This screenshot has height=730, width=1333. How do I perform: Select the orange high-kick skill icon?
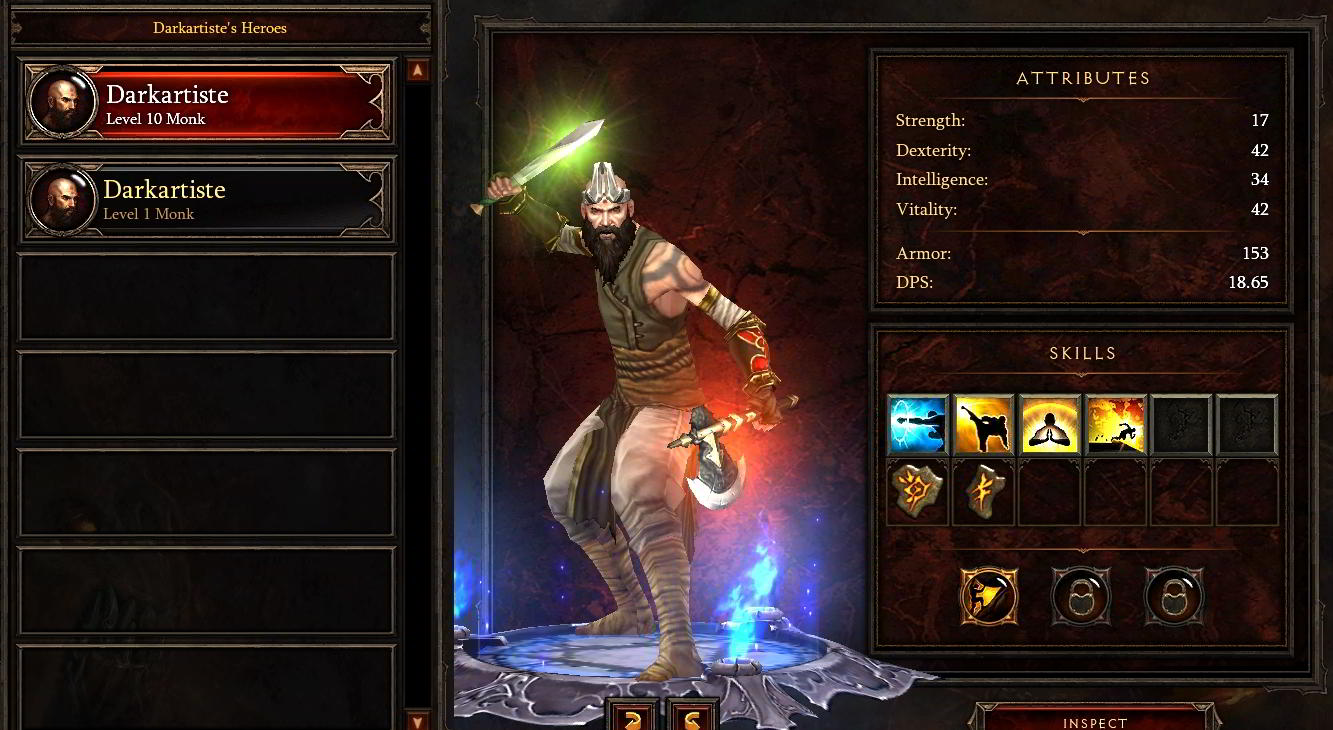[984, 425]
